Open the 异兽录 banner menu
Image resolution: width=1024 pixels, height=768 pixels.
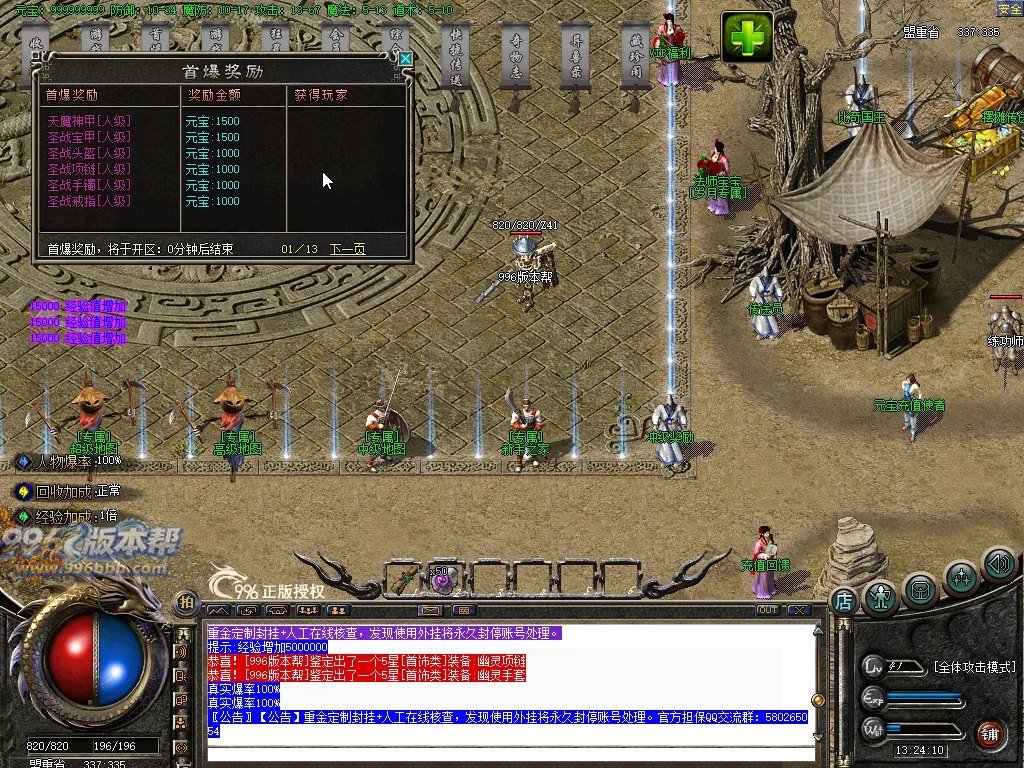coord(576,57)
